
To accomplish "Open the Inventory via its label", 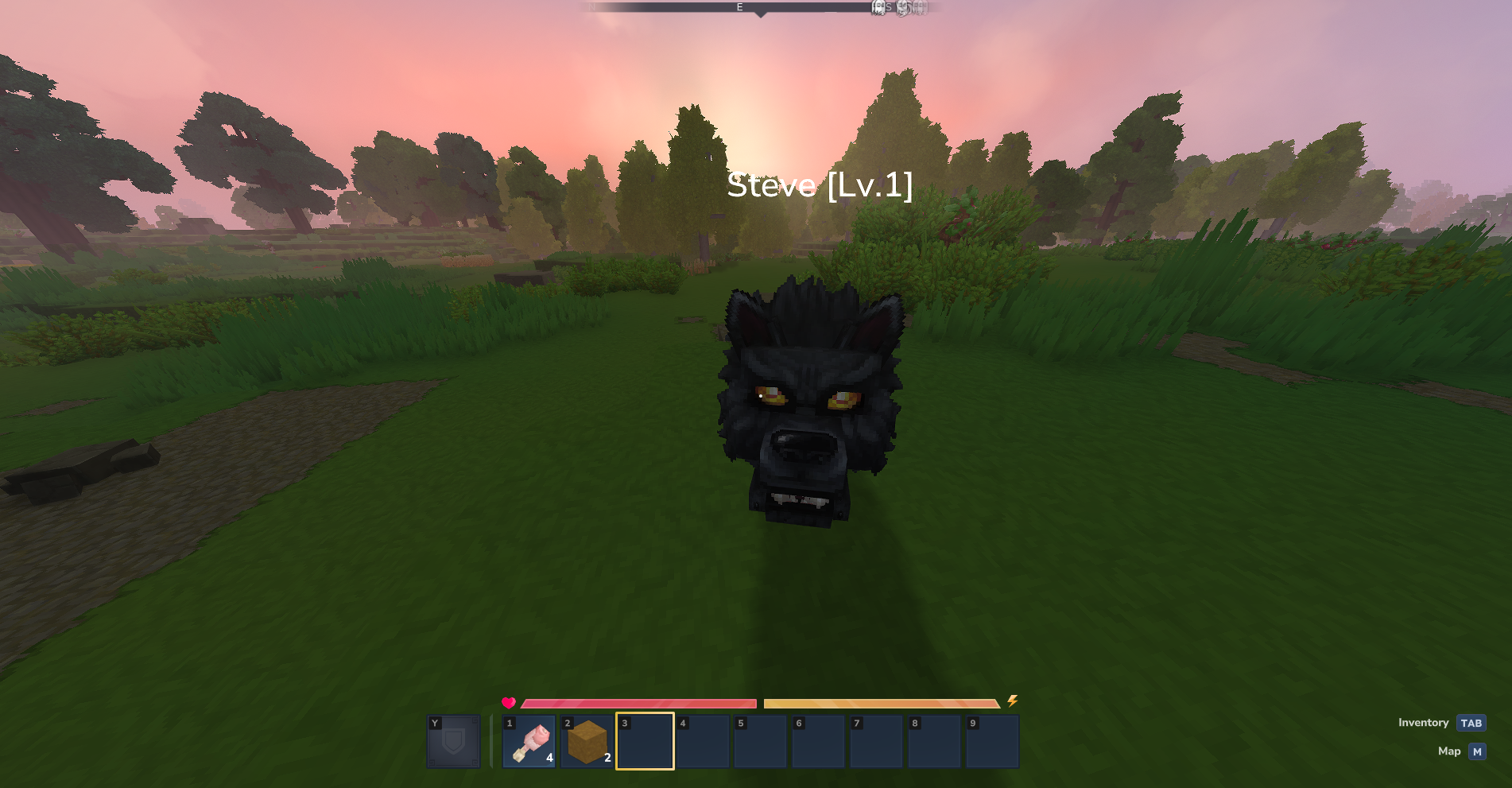I will pos(1422,723).
